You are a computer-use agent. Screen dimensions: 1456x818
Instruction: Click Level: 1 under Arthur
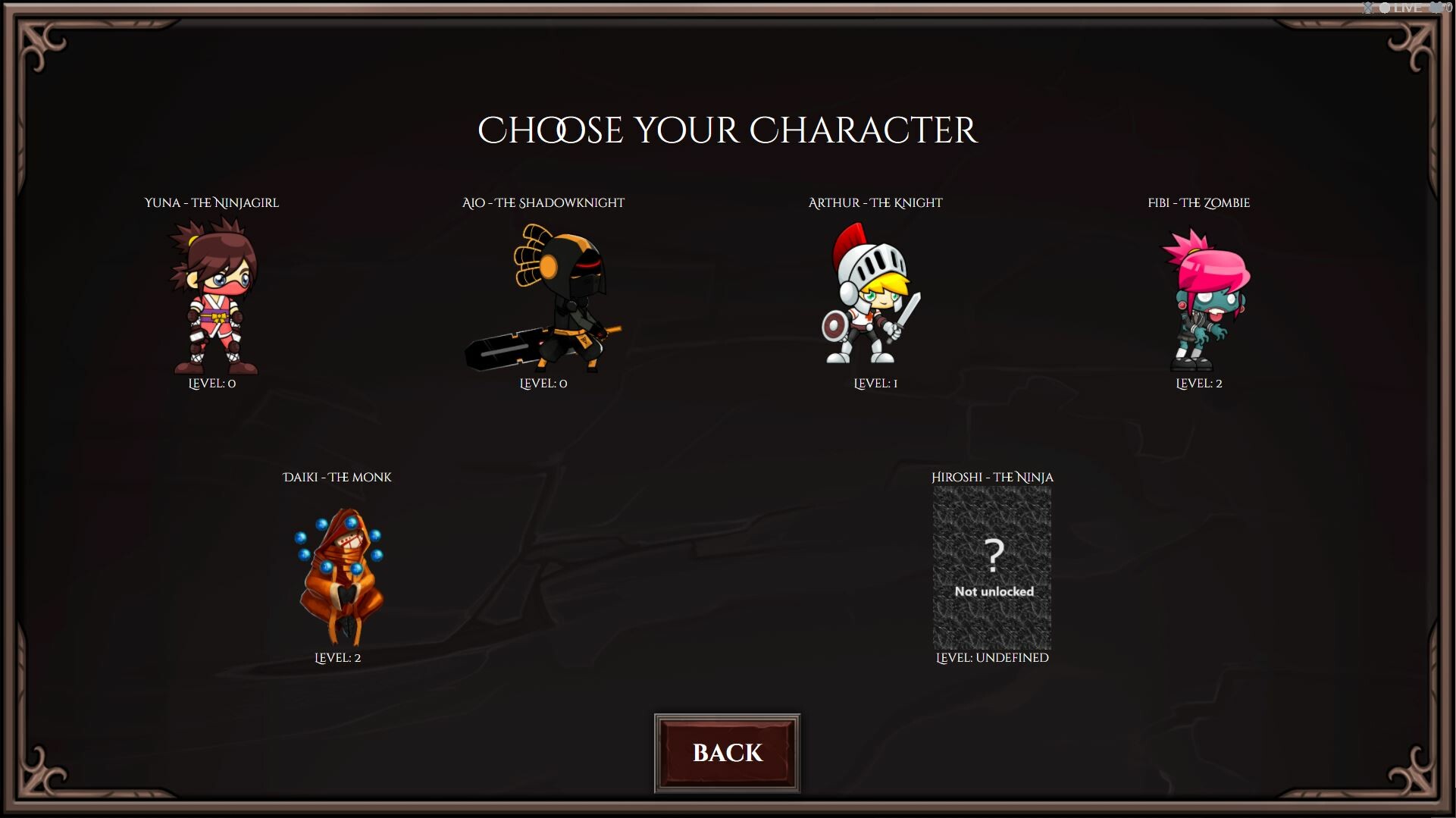(x=875, y=384)
